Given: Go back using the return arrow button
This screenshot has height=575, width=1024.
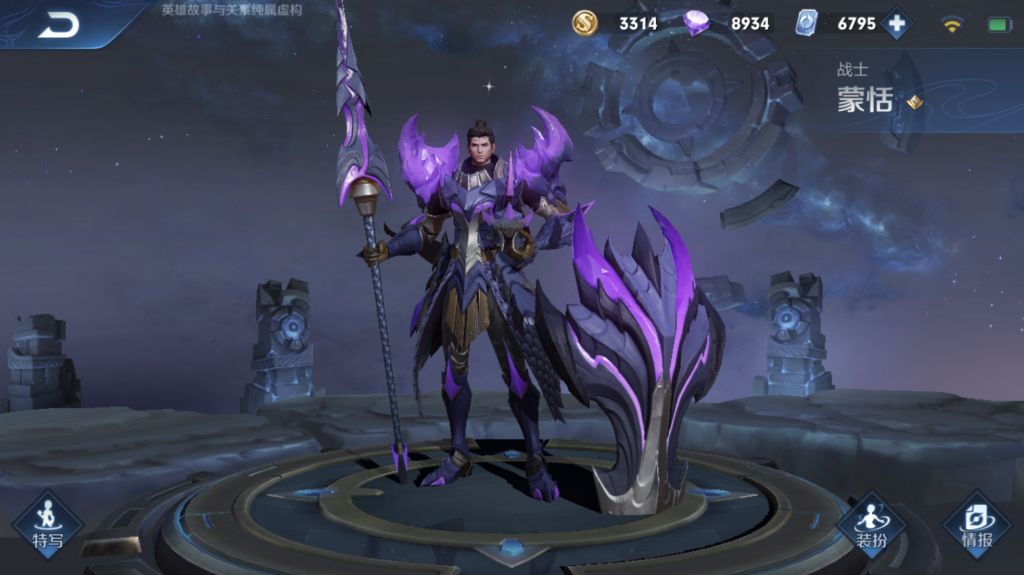Looking at the screenshot, I should point(59,25).
